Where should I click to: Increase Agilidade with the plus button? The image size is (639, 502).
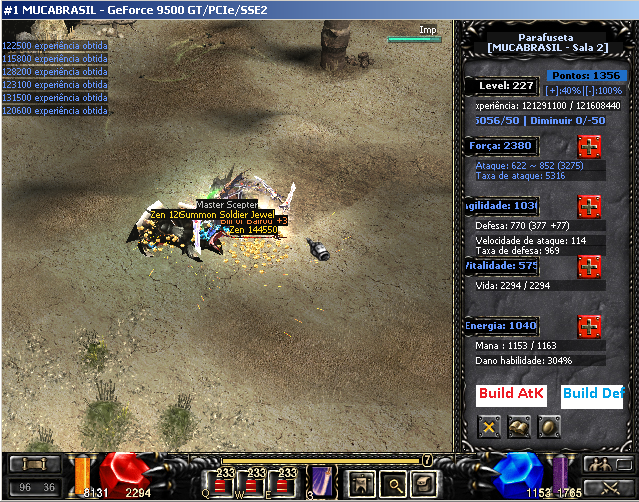pyautogui.click(x=590, y=206)
